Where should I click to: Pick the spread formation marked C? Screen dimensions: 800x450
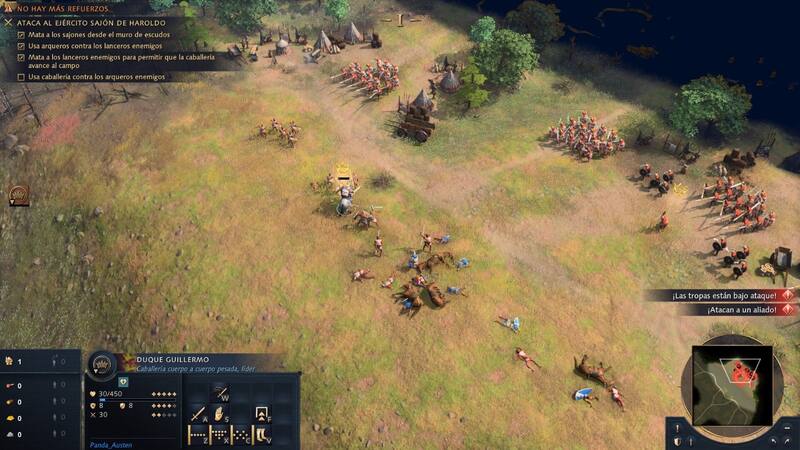click(241, 435)
